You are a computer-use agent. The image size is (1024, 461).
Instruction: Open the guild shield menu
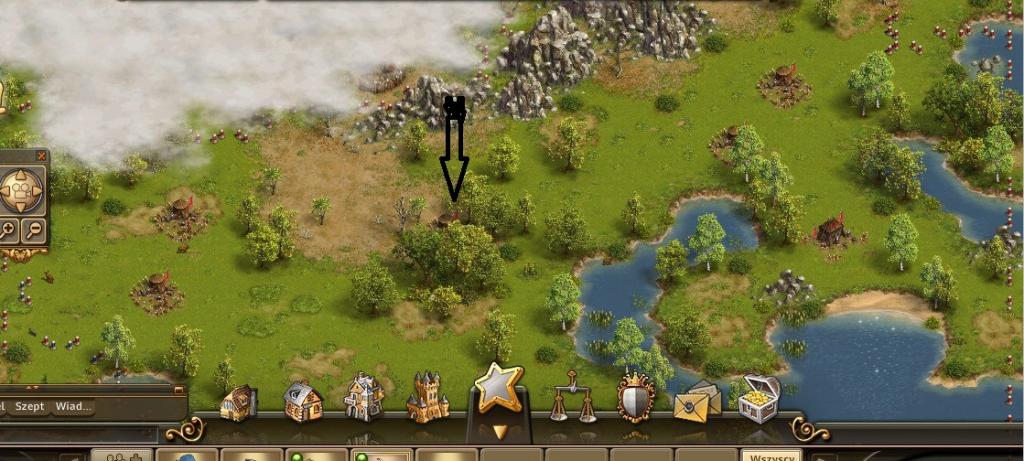click(635, 397)
